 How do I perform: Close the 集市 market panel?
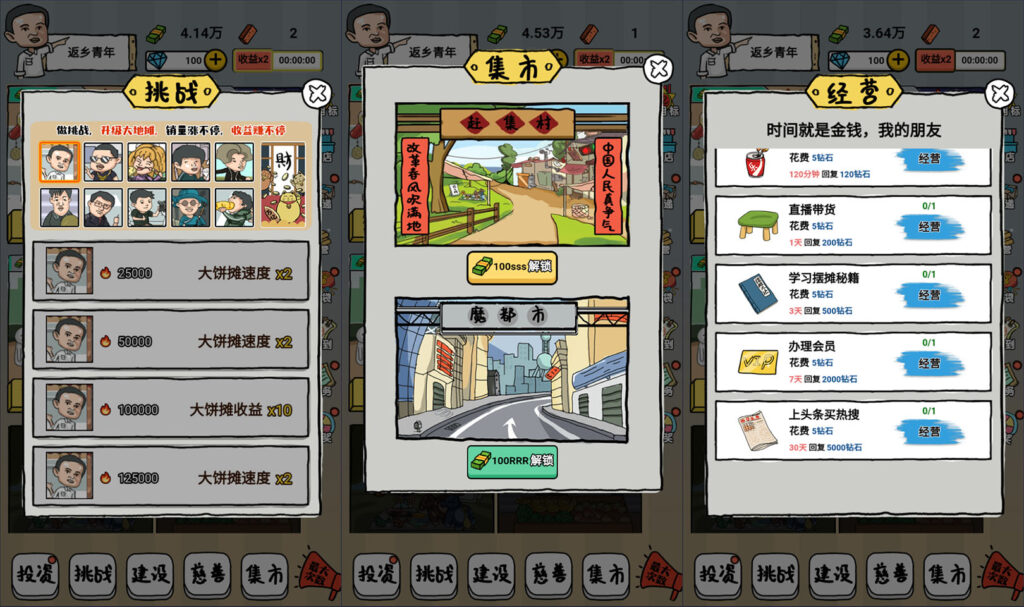click(x=658, y=69)
